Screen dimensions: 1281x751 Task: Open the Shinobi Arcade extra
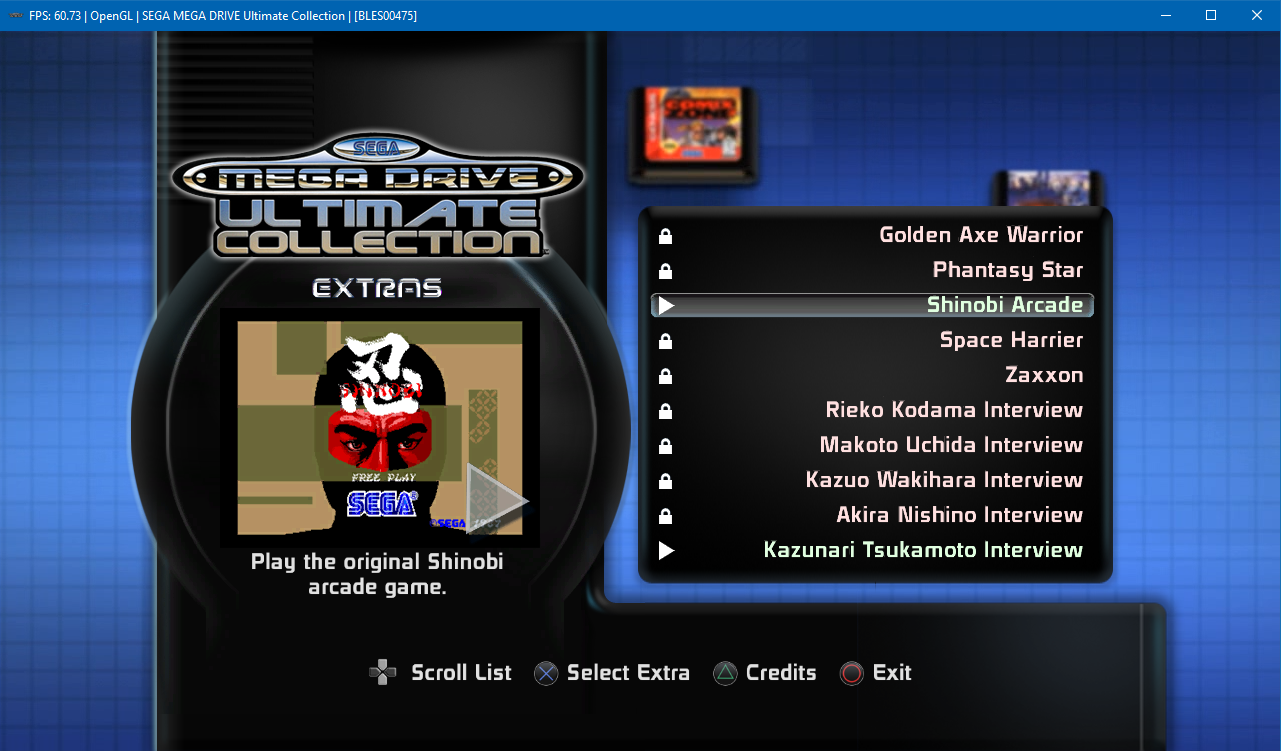coord(1004,305)
